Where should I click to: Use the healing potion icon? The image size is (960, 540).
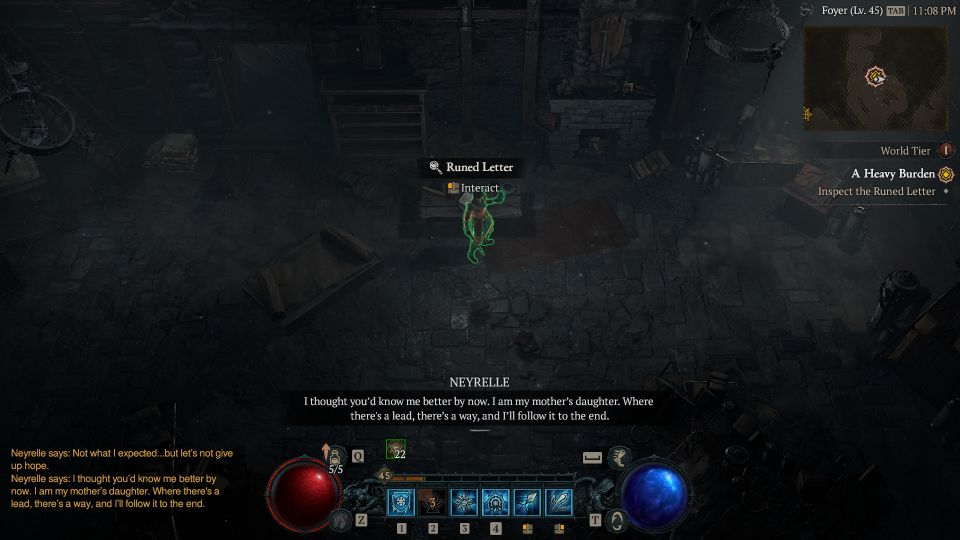[336, 456]
